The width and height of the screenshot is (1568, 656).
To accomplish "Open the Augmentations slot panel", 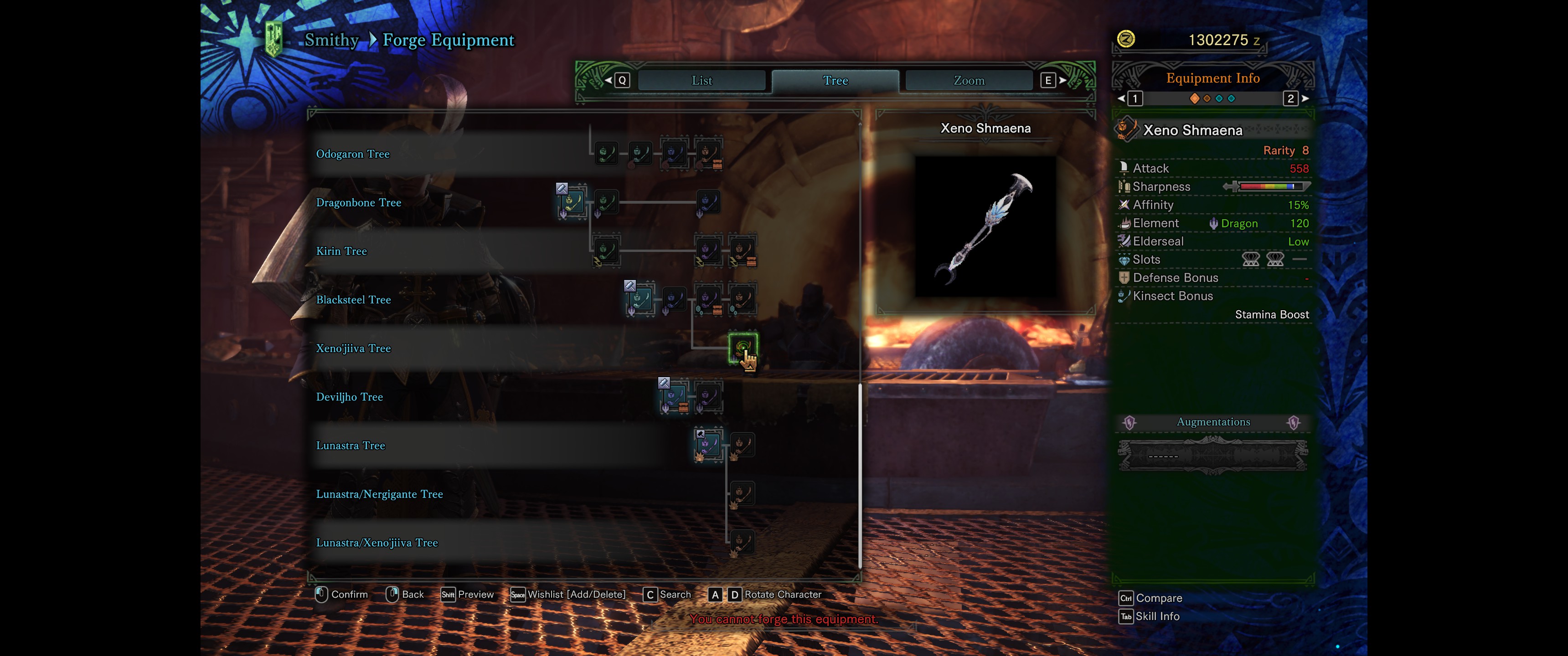I will point(1212,455).
